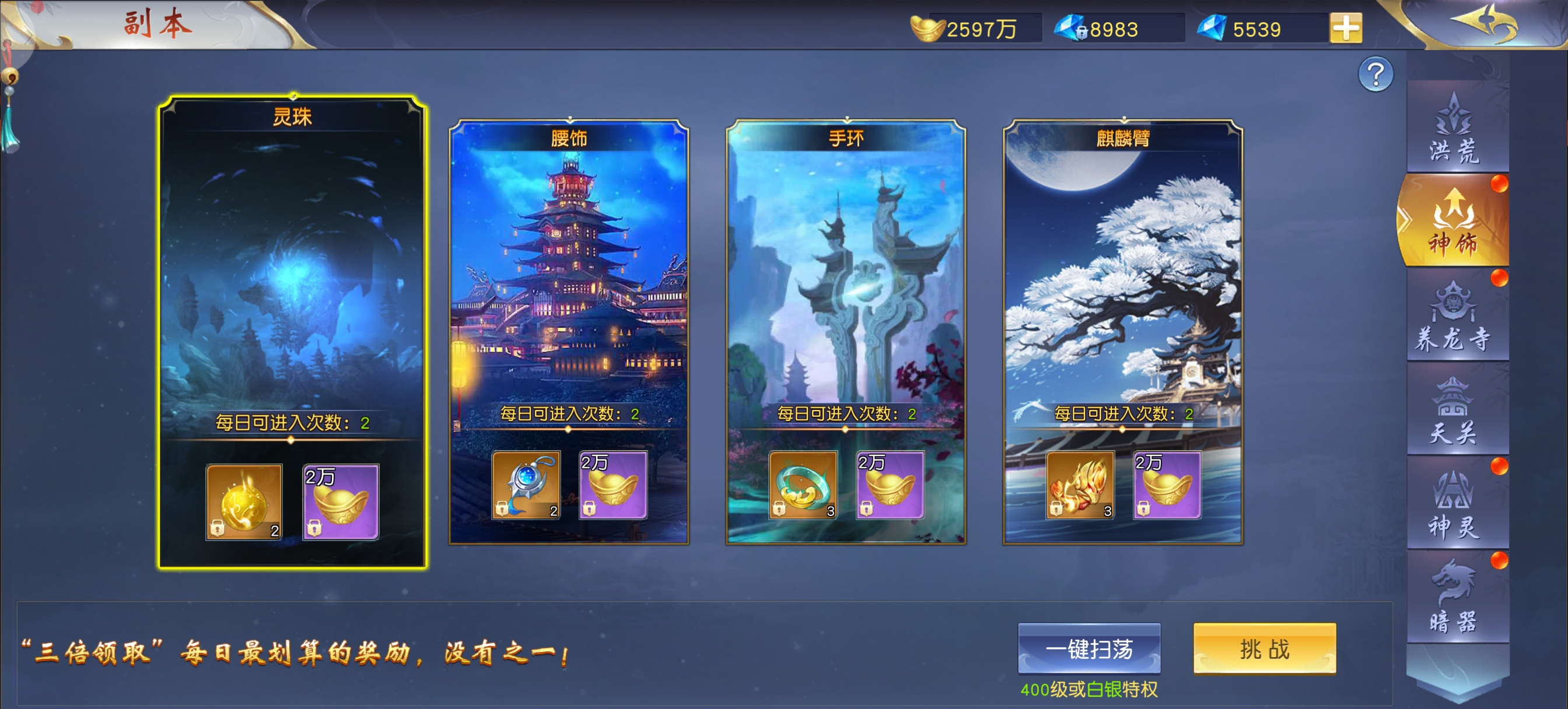Inspect the blue waist ornament reward
1568x709 pixels.
[526, 485]
